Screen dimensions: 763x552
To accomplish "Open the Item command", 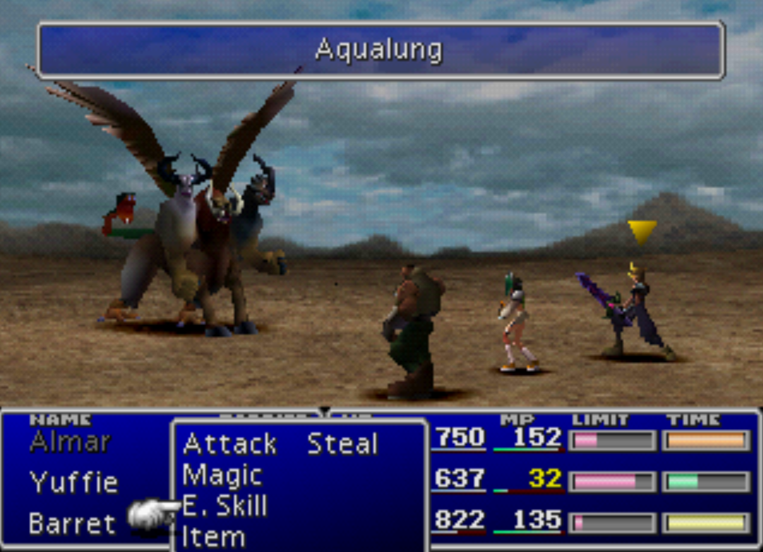I will pyautogui.click(x=214, y=537).
